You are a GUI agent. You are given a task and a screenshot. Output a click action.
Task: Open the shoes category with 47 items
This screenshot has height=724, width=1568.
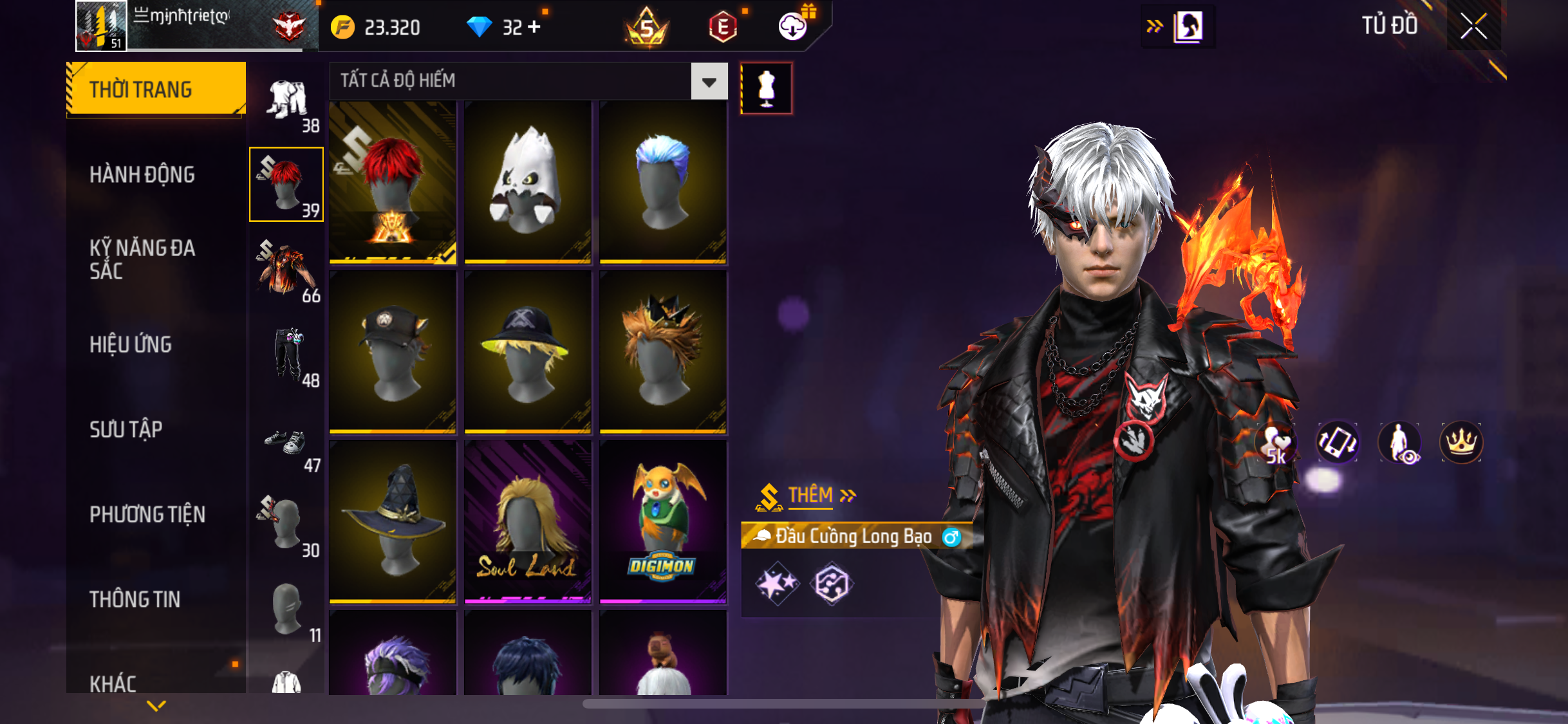point(287,447)
